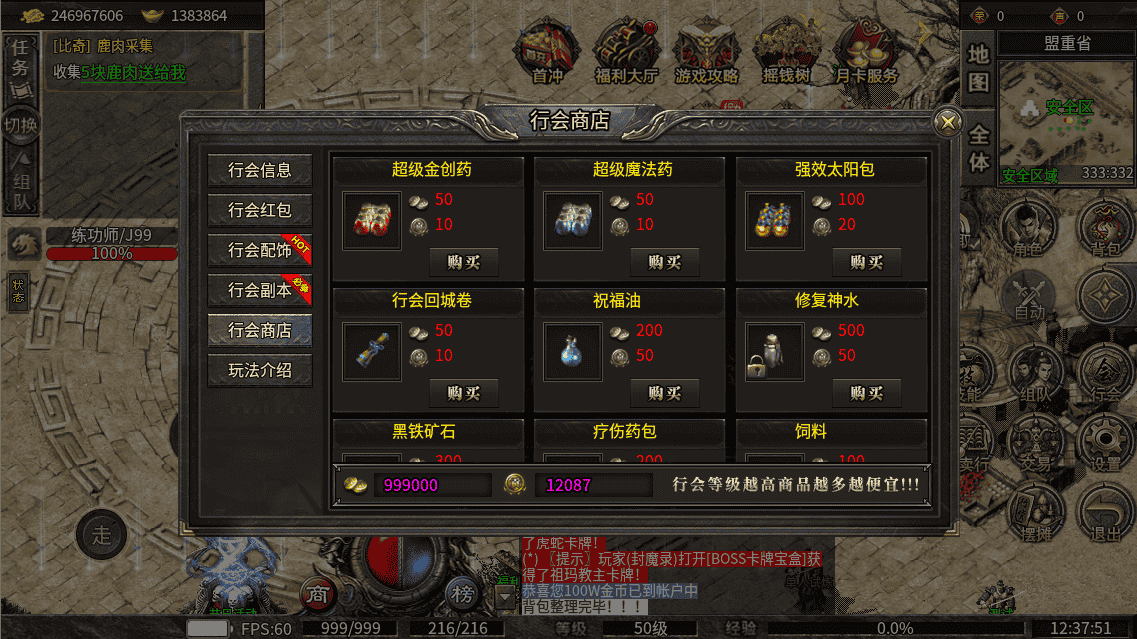Image resolution: width=1137 pixels, height=639 pixels.
Task: Purchase the 行会回城卷 scroll
Action: tap(464, 393)
